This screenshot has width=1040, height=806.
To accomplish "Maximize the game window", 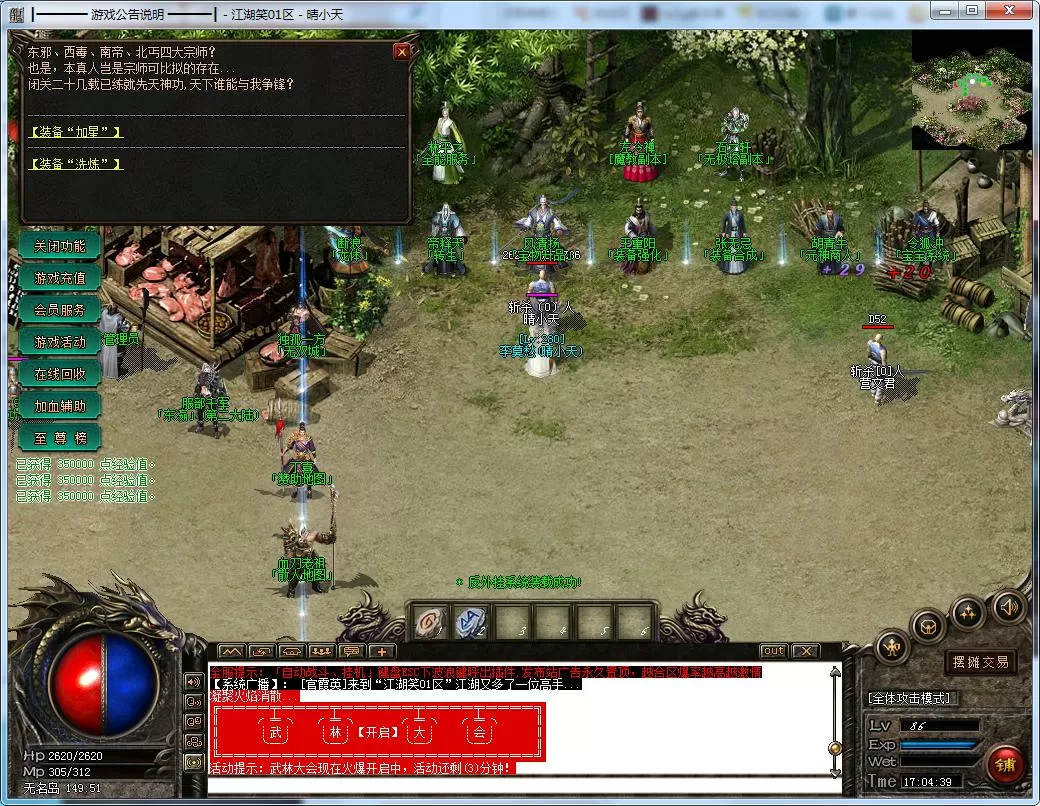I will (x=971, y=10).
